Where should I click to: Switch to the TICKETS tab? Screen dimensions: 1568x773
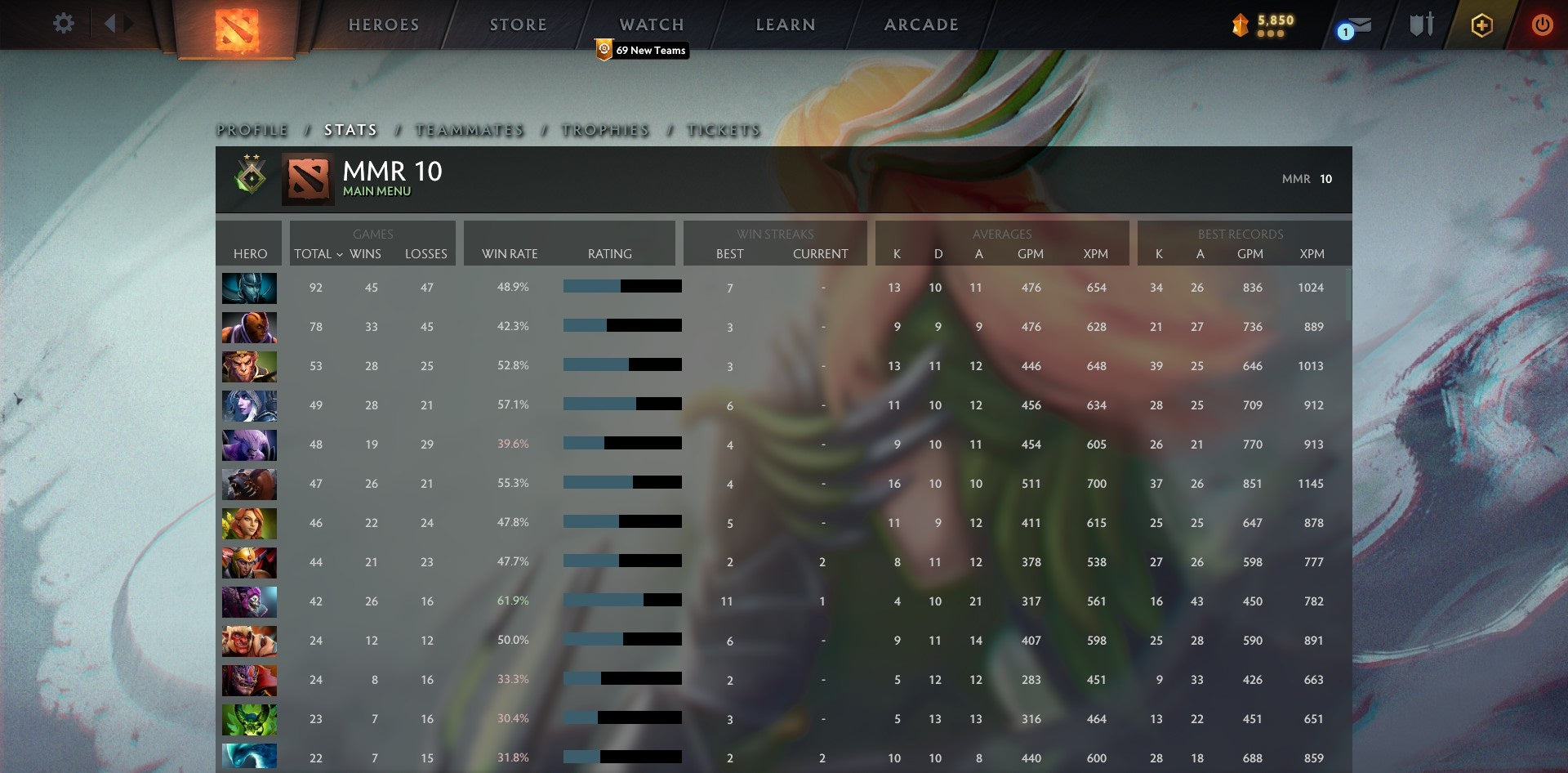tap(724, 129)
